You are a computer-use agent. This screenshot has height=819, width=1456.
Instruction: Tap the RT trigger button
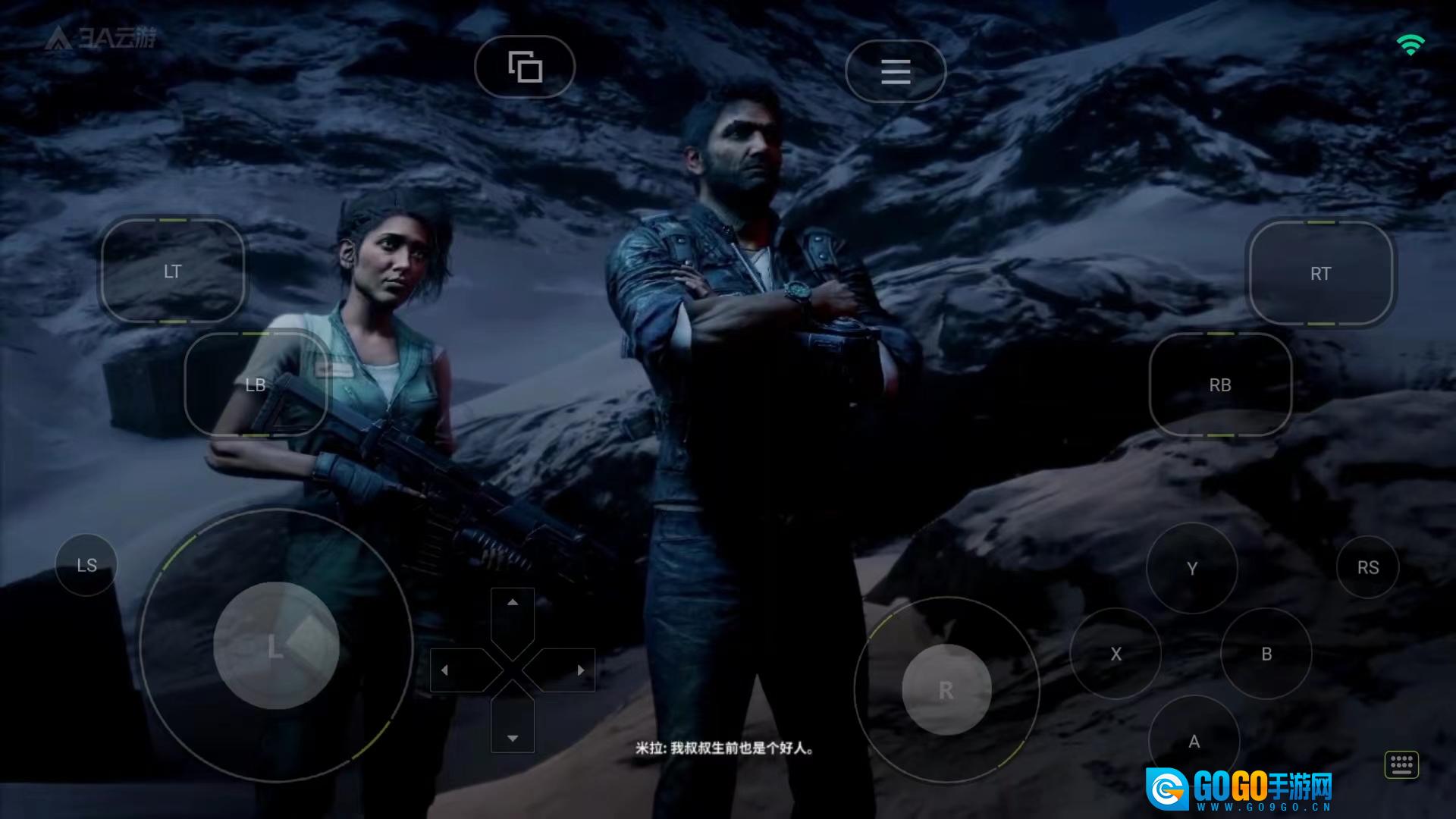tap(1320, 274)
